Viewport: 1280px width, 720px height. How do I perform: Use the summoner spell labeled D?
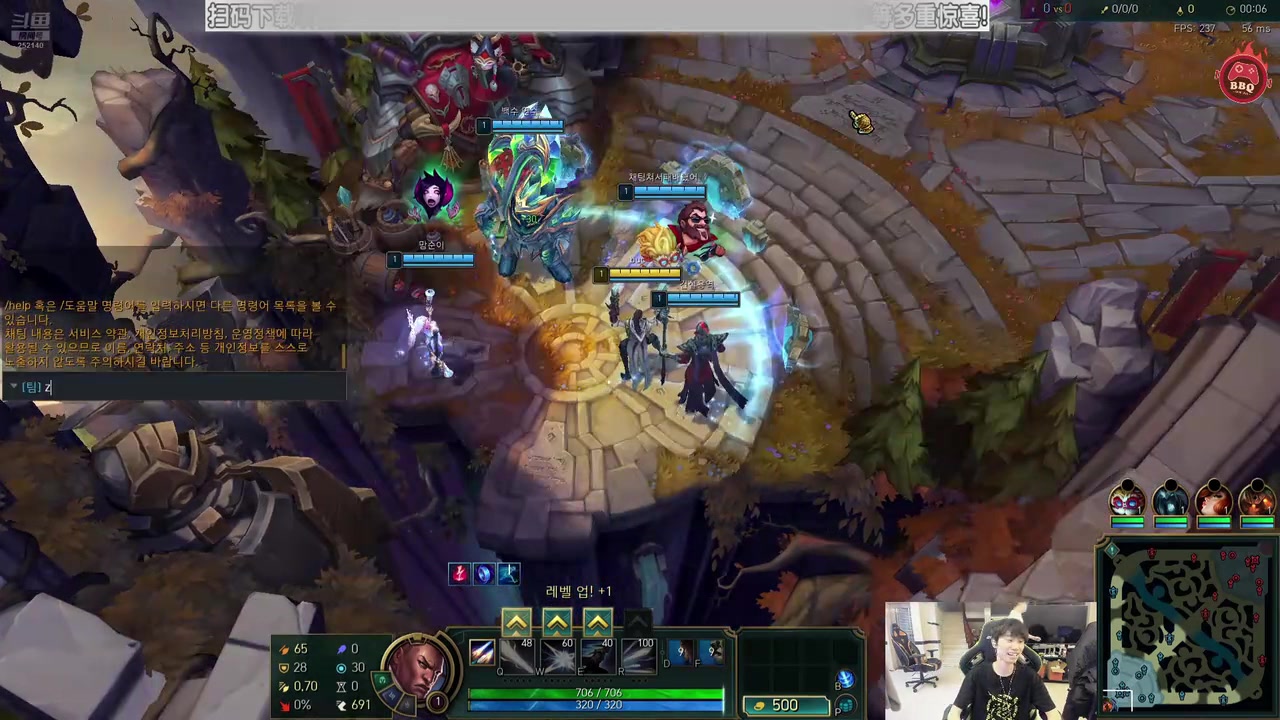point(681,653)
